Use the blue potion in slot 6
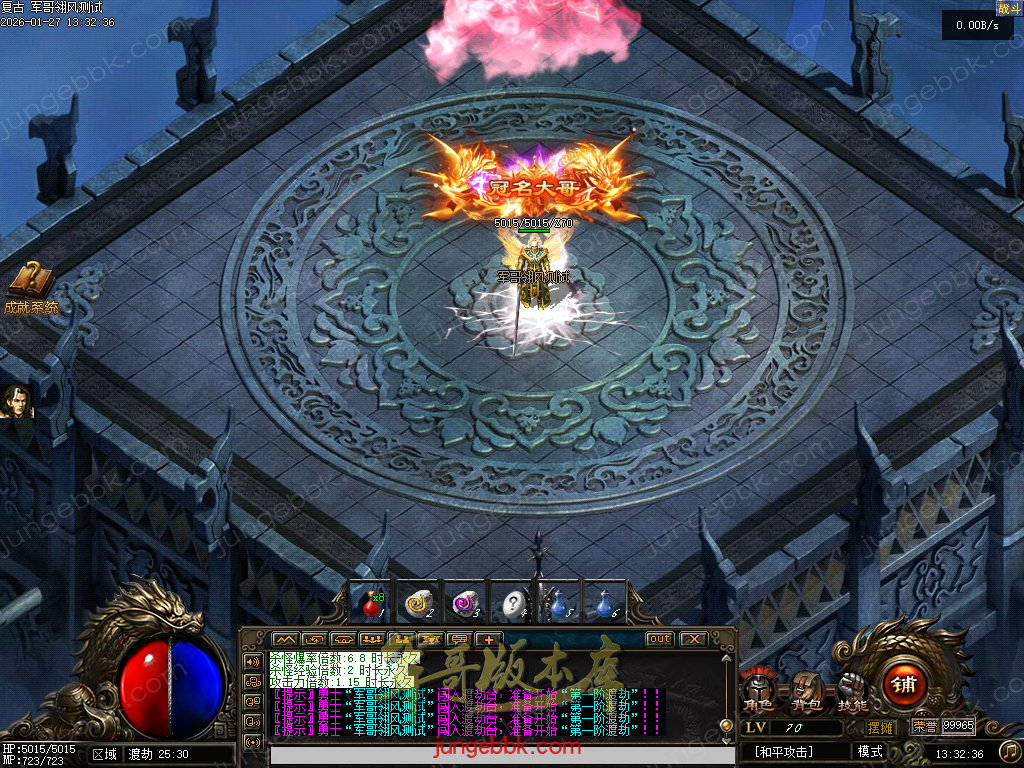The width and height of the screenshot is (1024, 768). 605,604
